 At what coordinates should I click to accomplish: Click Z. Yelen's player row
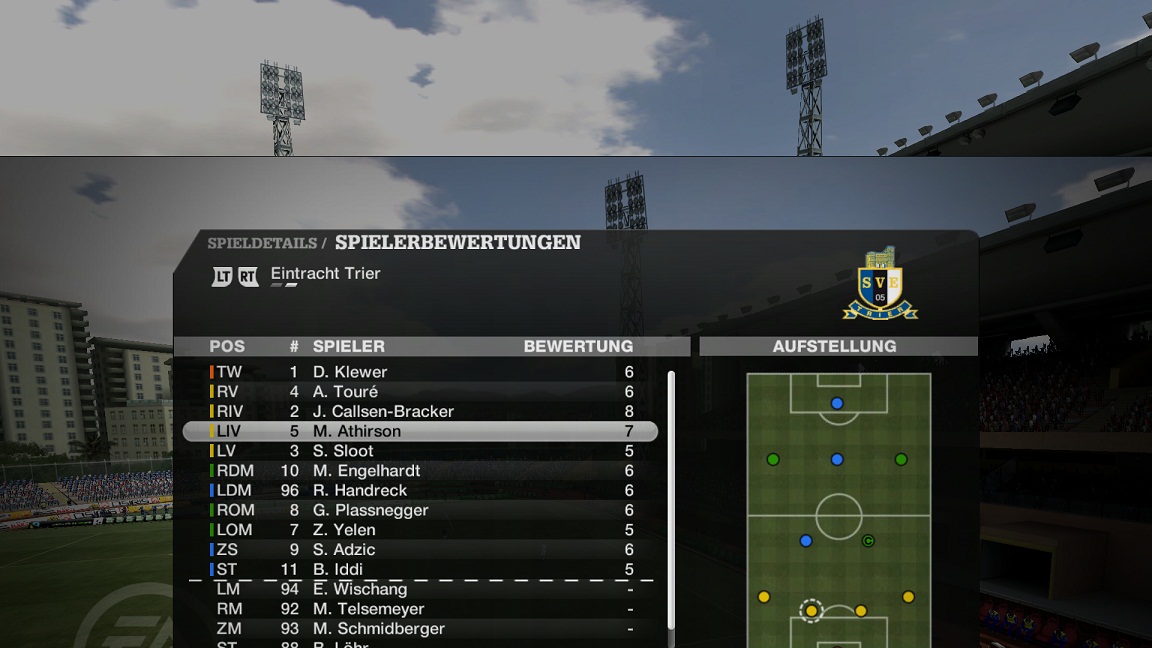pyautogui.click(x=420, y=530)
